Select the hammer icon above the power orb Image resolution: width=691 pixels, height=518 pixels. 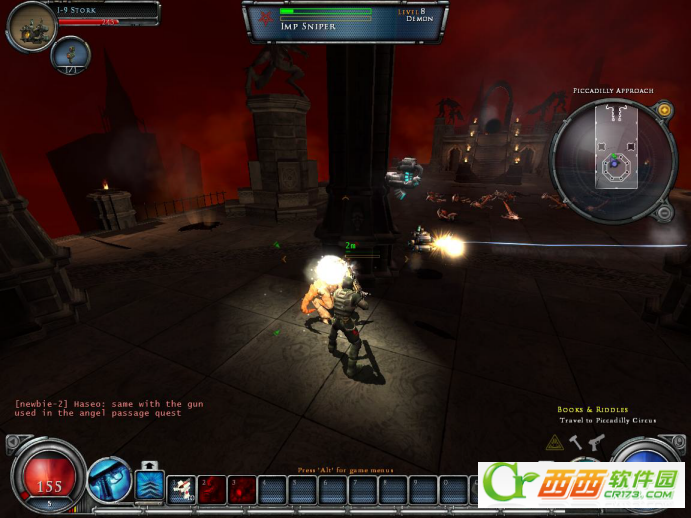pos(576,440)
